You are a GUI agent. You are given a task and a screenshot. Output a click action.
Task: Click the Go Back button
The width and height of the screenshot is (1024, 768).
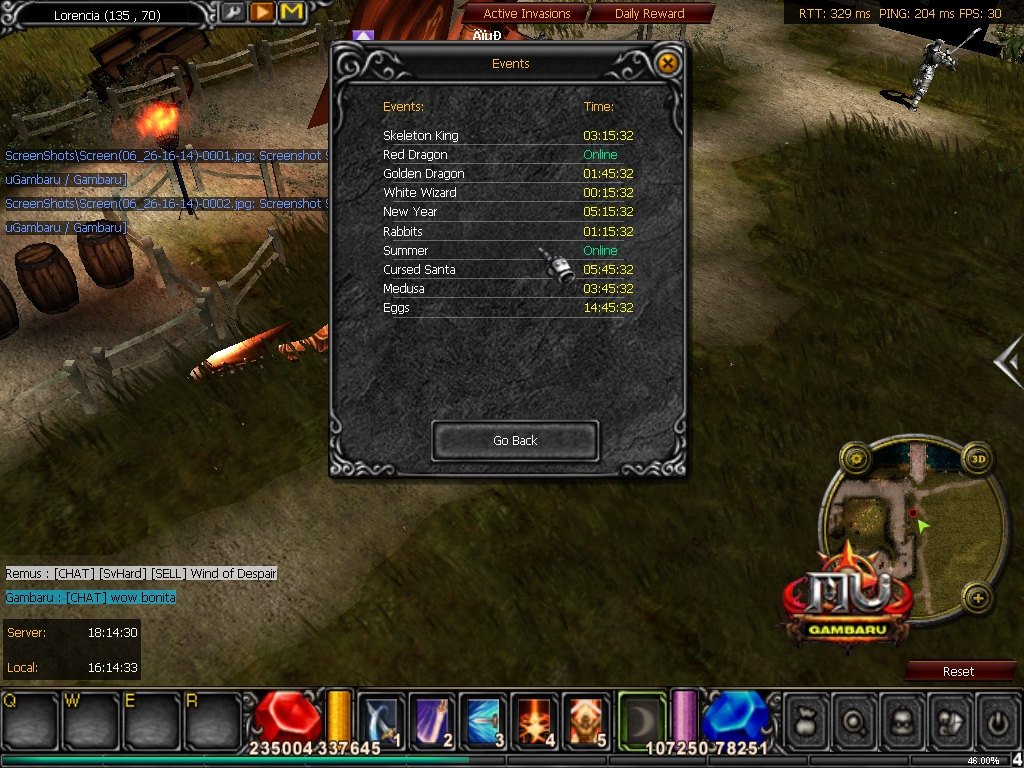(515, 441)
